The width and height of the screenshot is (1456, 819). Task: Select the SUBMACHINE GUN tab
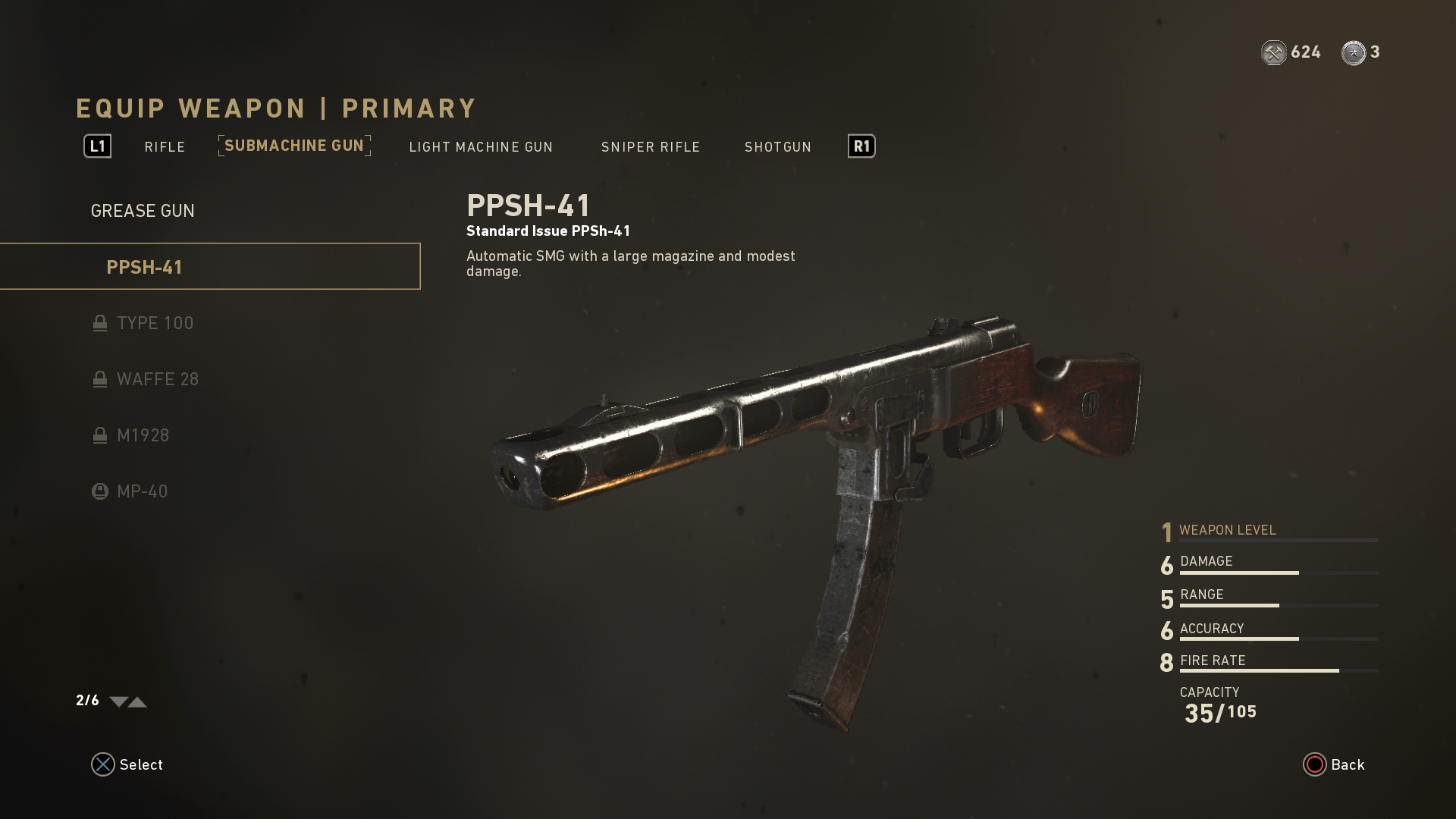coord(294,146)
